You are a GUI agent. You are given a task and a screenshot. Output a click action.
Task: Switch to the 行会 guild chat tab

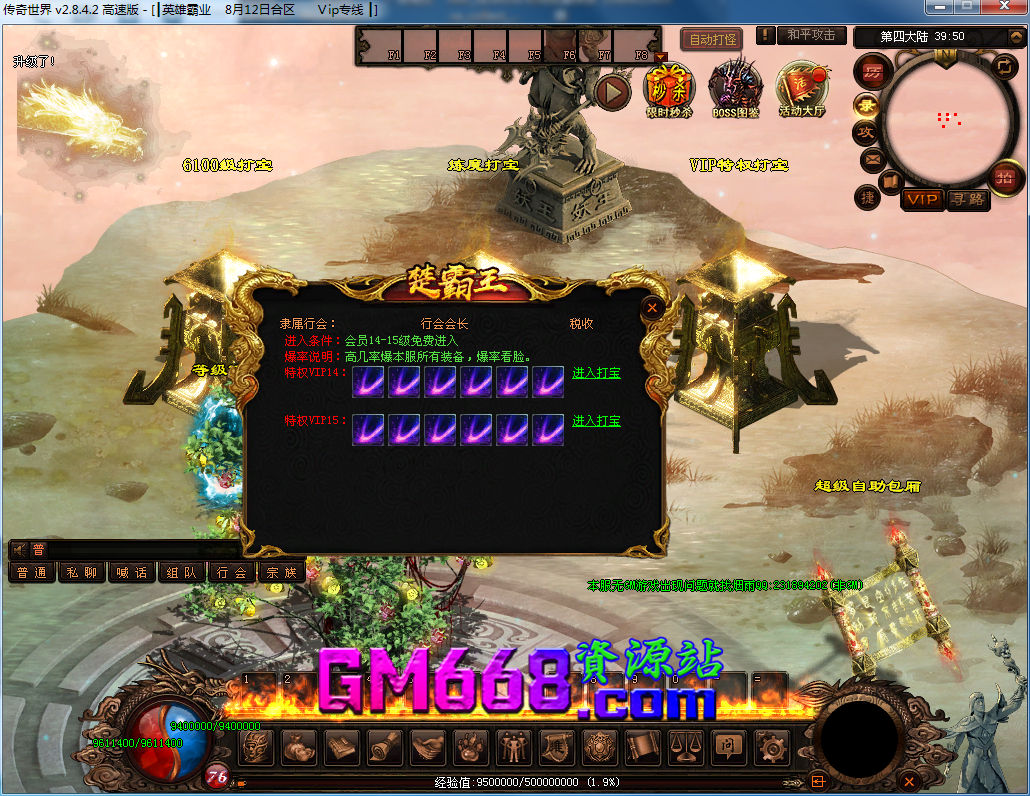click(x=232, y=572)
